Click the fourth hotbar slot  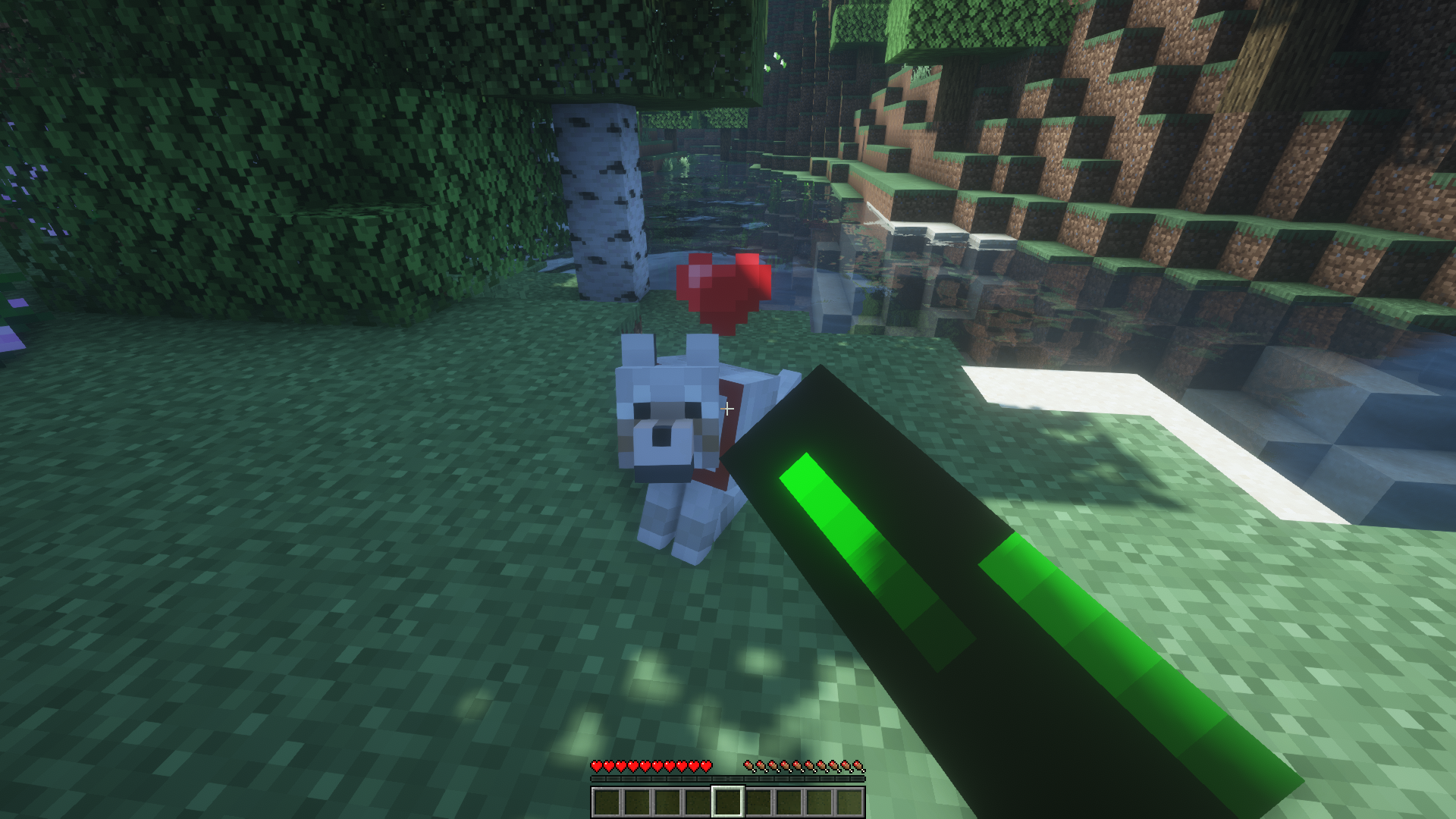(698, 801)
